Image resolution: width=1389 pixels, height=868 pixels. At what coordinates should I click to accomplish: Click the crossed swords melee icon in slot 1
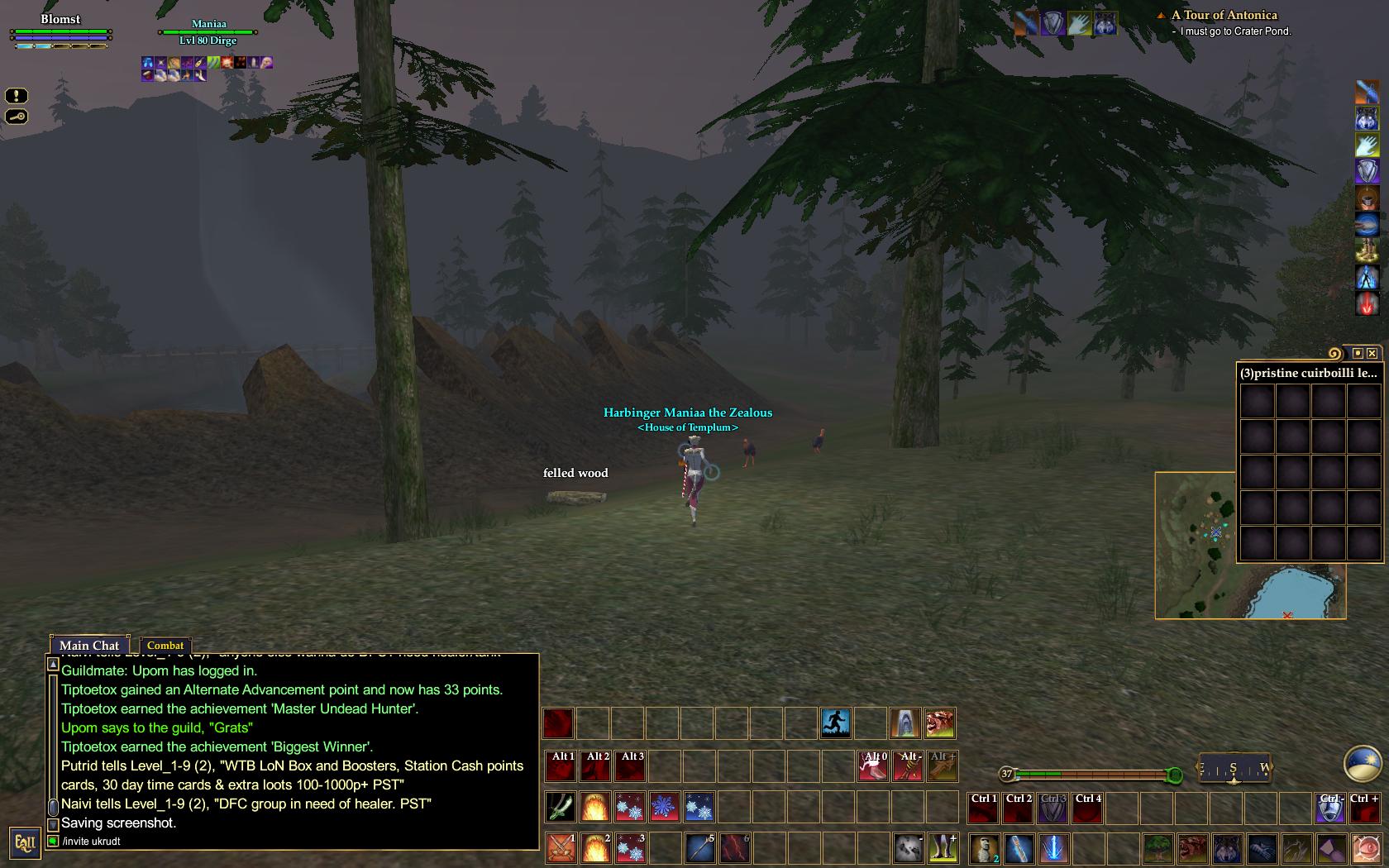click(x=561, y=849)
